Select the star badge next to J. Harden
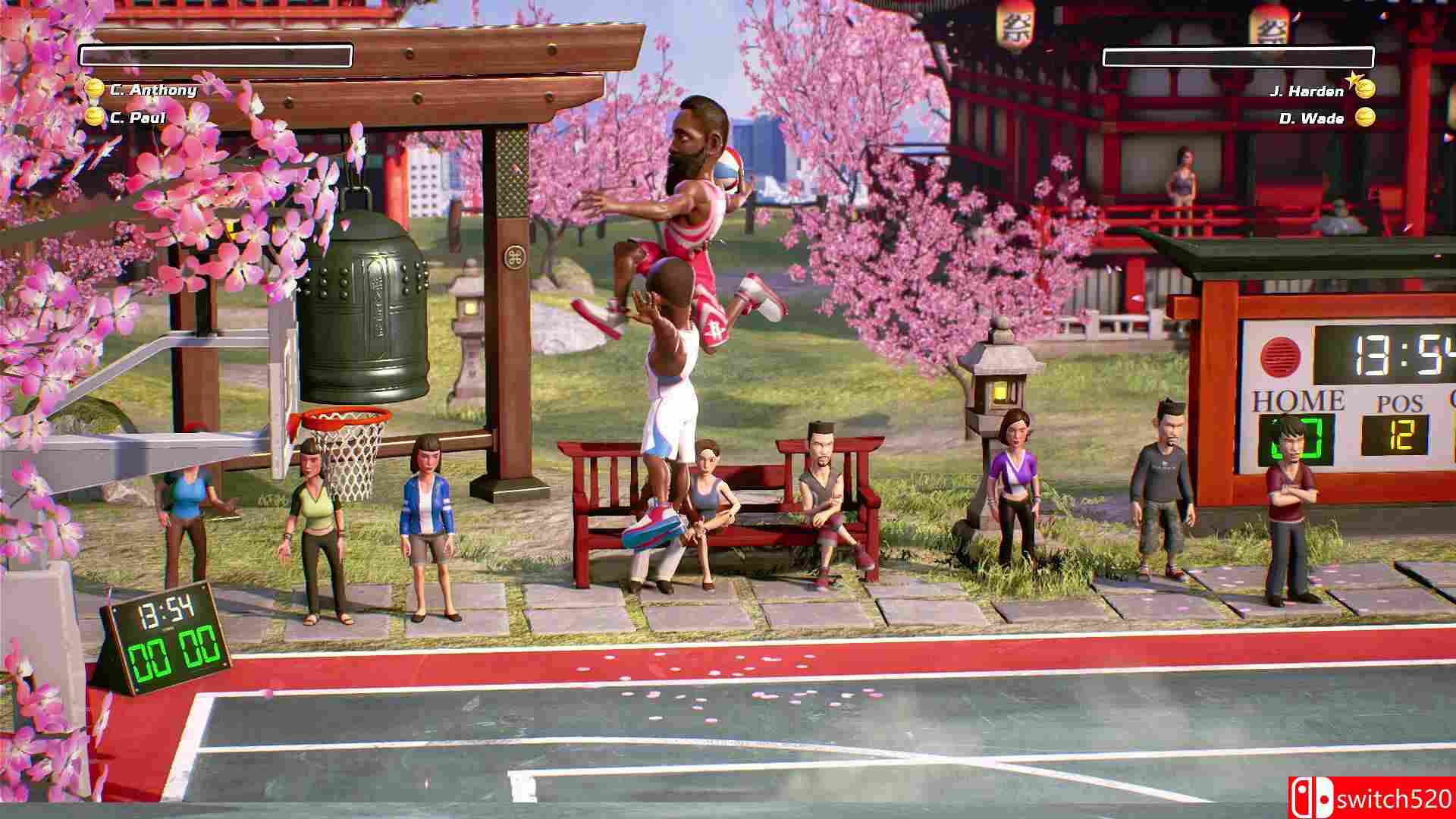Image resolution: width=1456 pixels, height=819 pixels. [1354, 78]
